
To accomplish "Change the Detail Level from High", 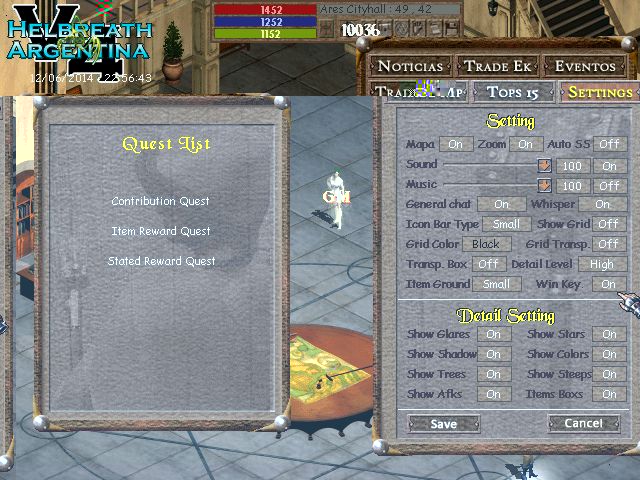I will 601,264.
